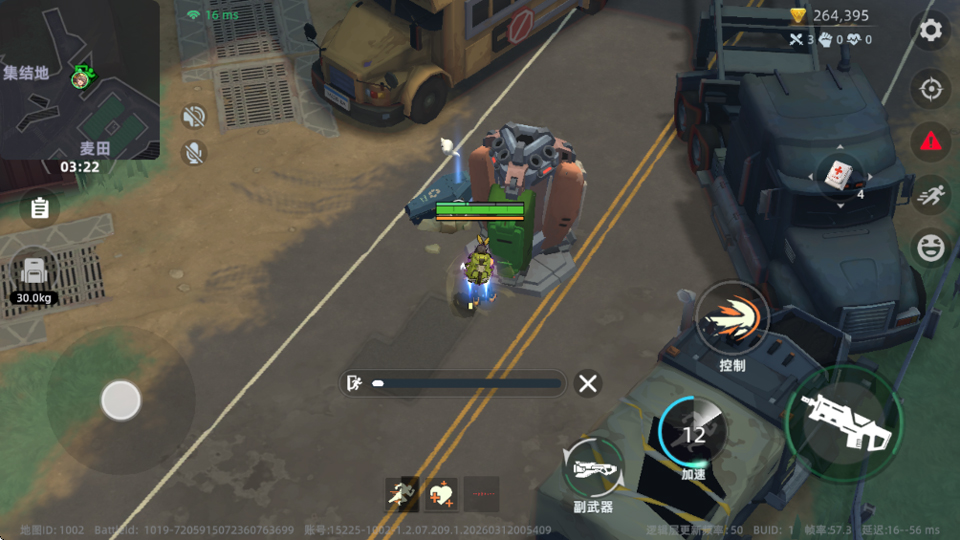Tap the running figure button

930,193
